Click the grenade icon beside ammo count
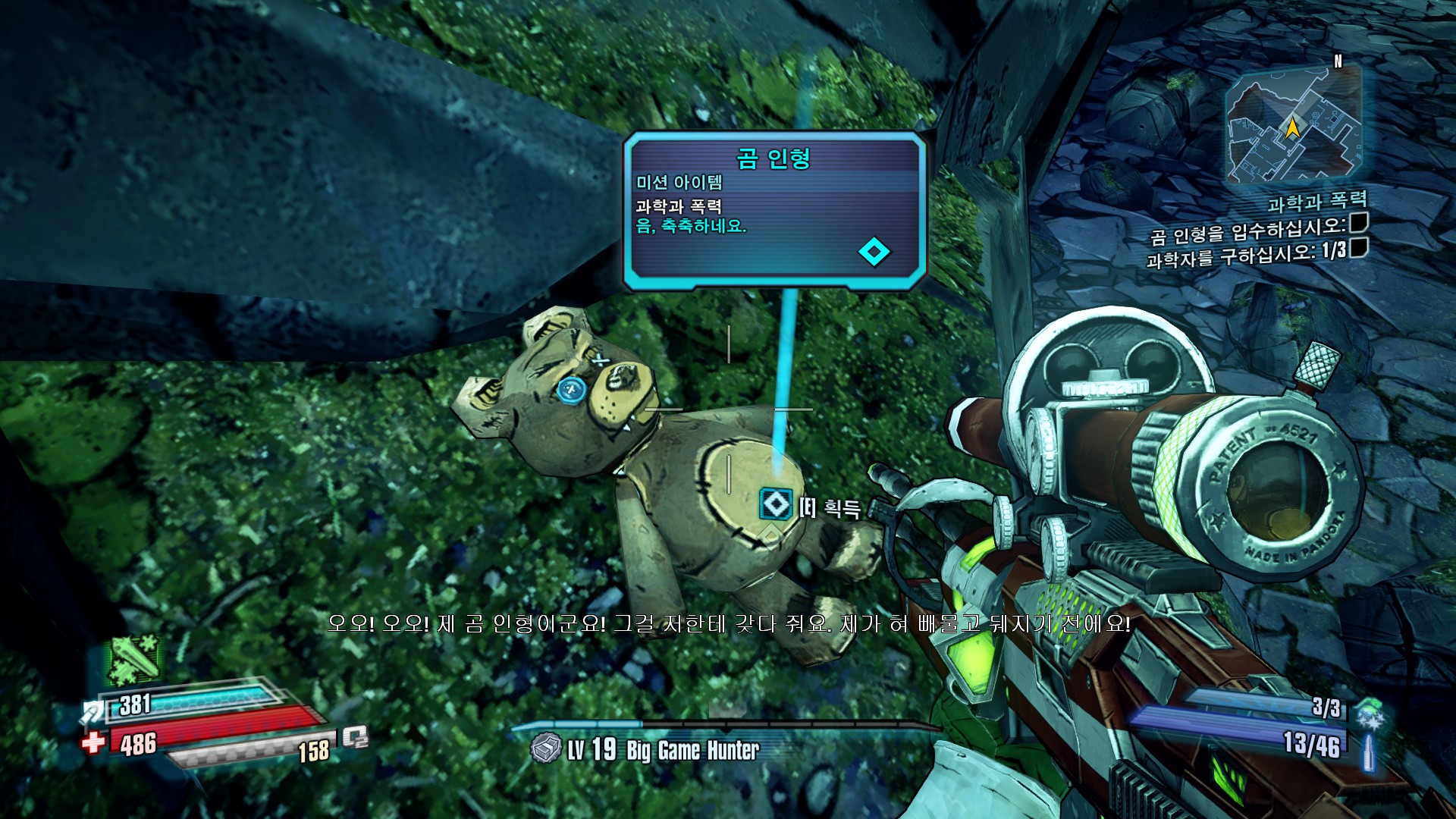1456x819 pixels. click(1370, 714)
